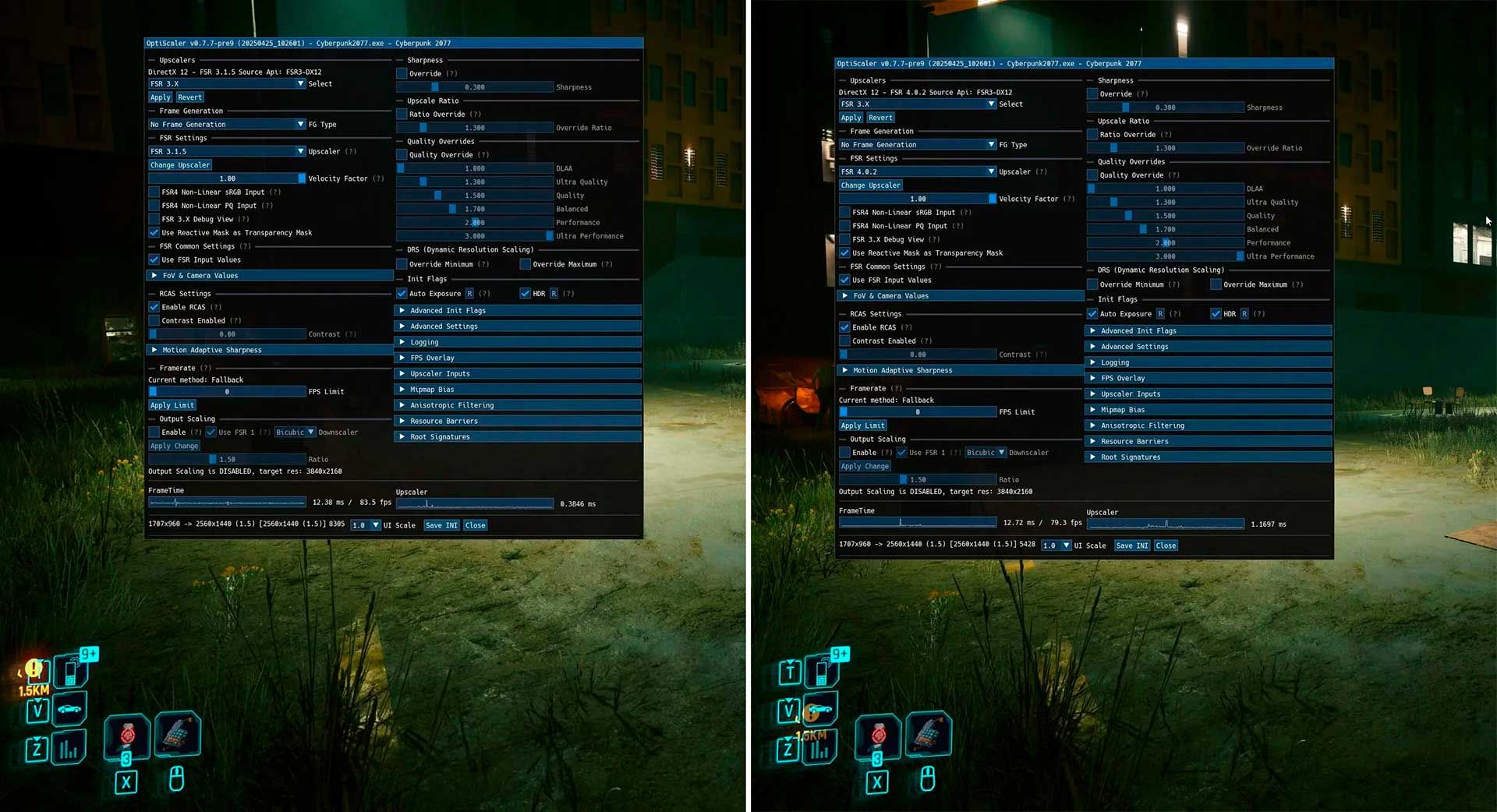Close the OptiScaler window showing FSR 3.1.5
Image resolution: width=1497 pixels, height=812 pixels.
tap(475, 525)
